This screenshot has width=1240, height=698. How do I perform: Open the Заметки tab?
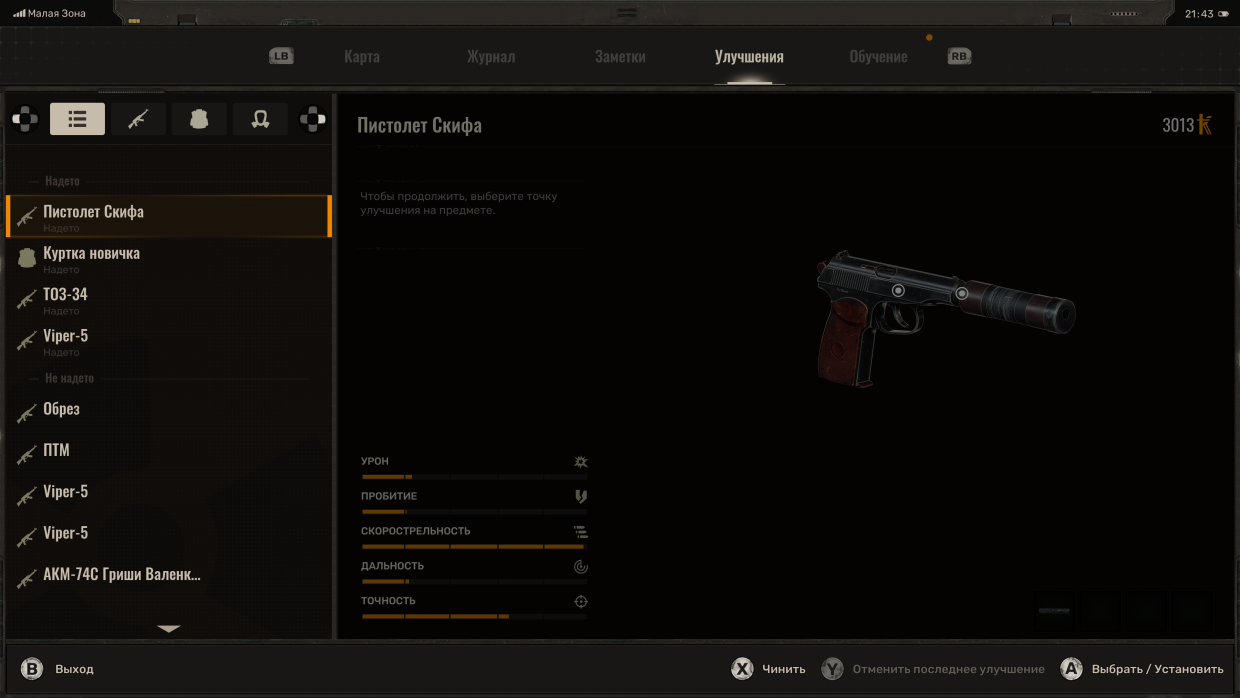pos(620,57)
